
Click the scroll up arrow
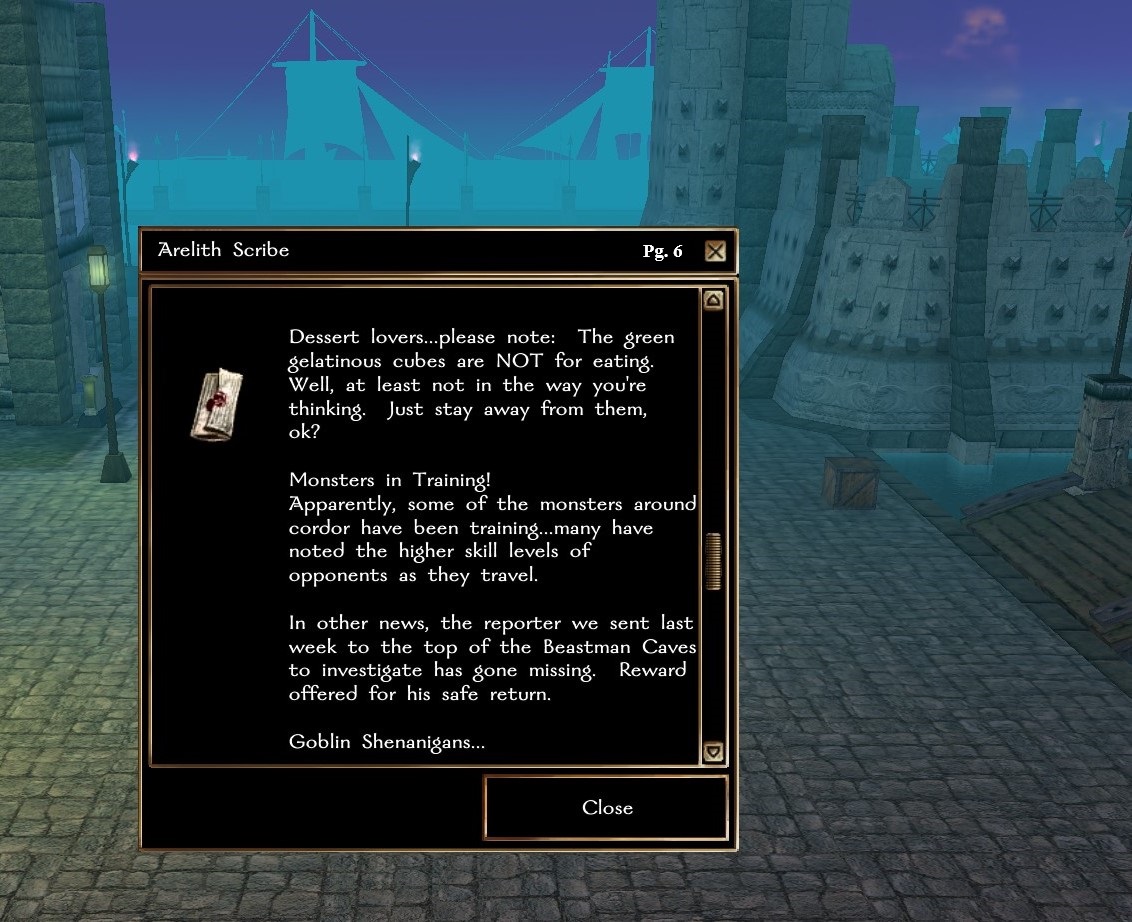tap(713, 300)
